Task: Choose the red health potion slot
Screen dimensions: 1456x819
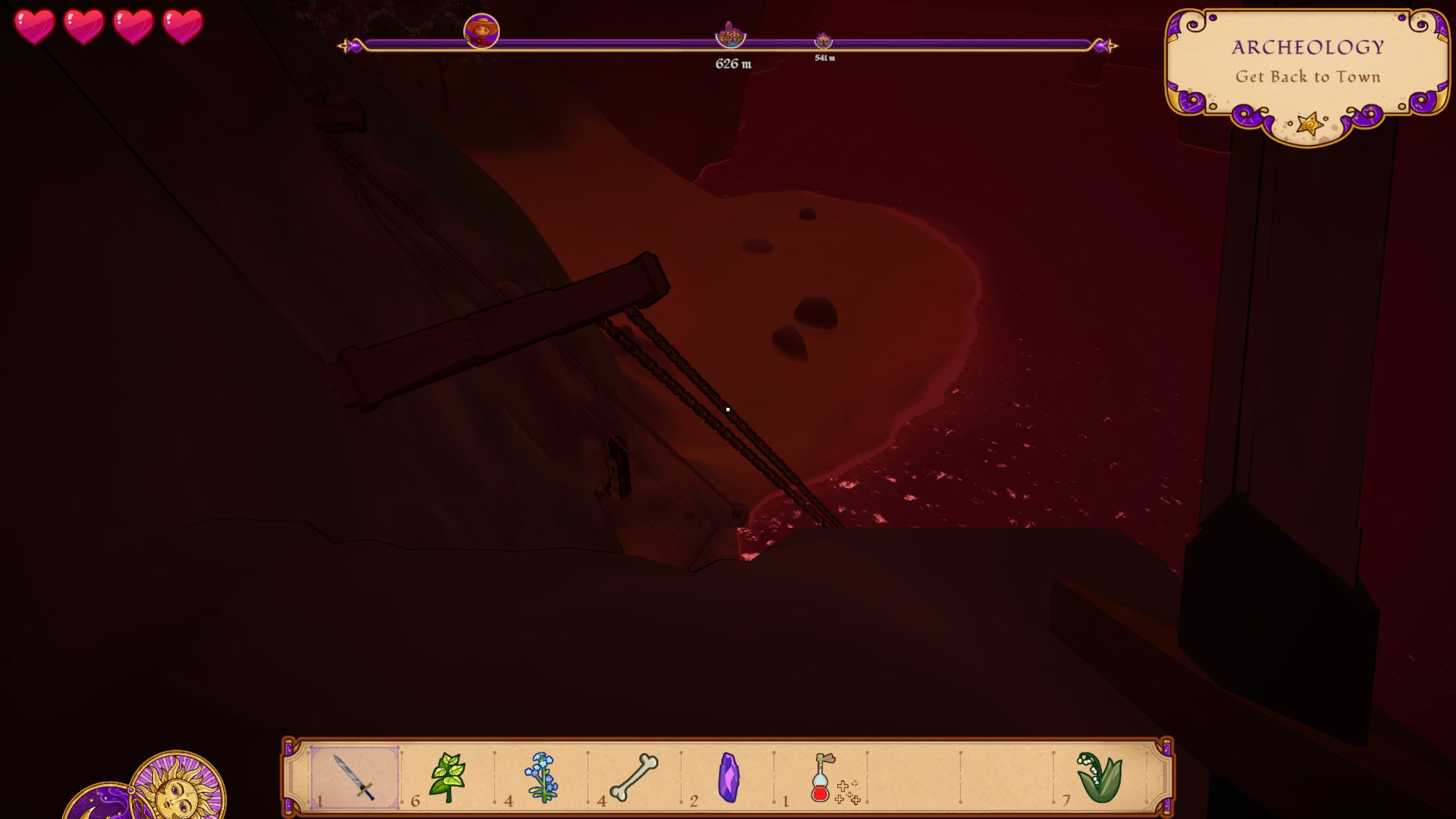Action: 821,777
